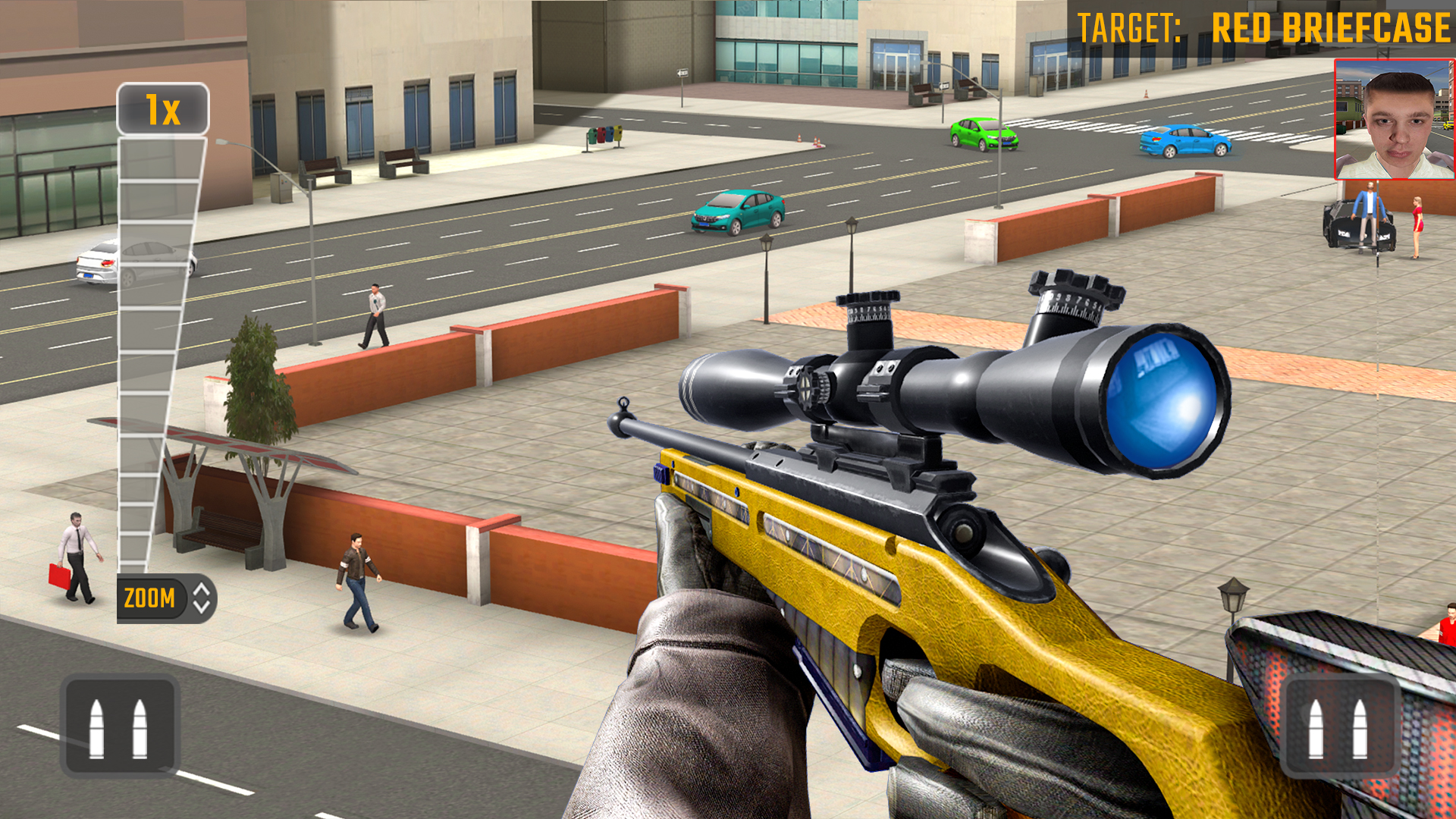Open the ZOOM control
1456x819 pixels.
point(149,598)
